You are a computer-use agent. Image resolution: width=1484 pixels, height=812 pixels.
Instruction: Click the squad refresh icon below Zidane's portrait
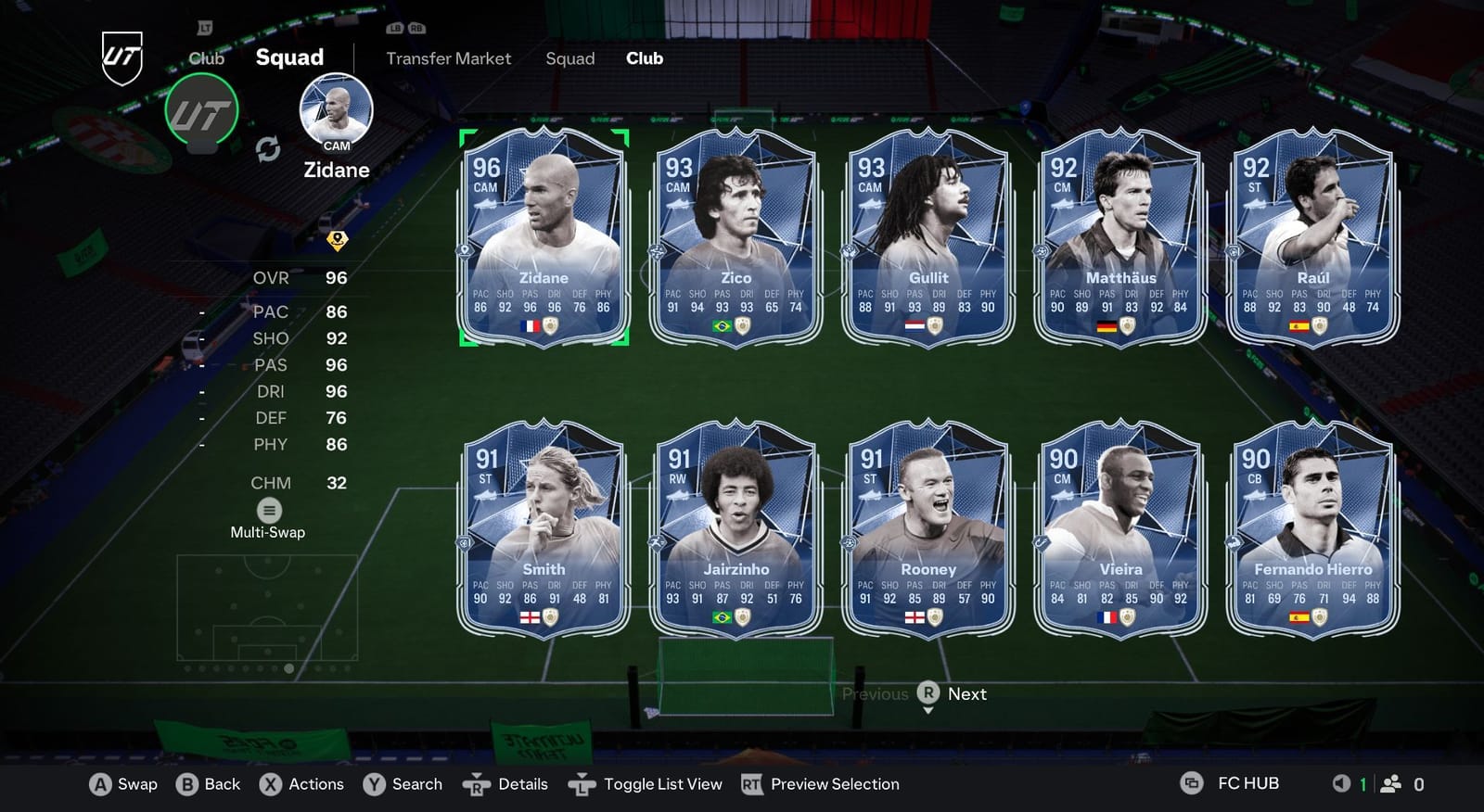(270, 146)
